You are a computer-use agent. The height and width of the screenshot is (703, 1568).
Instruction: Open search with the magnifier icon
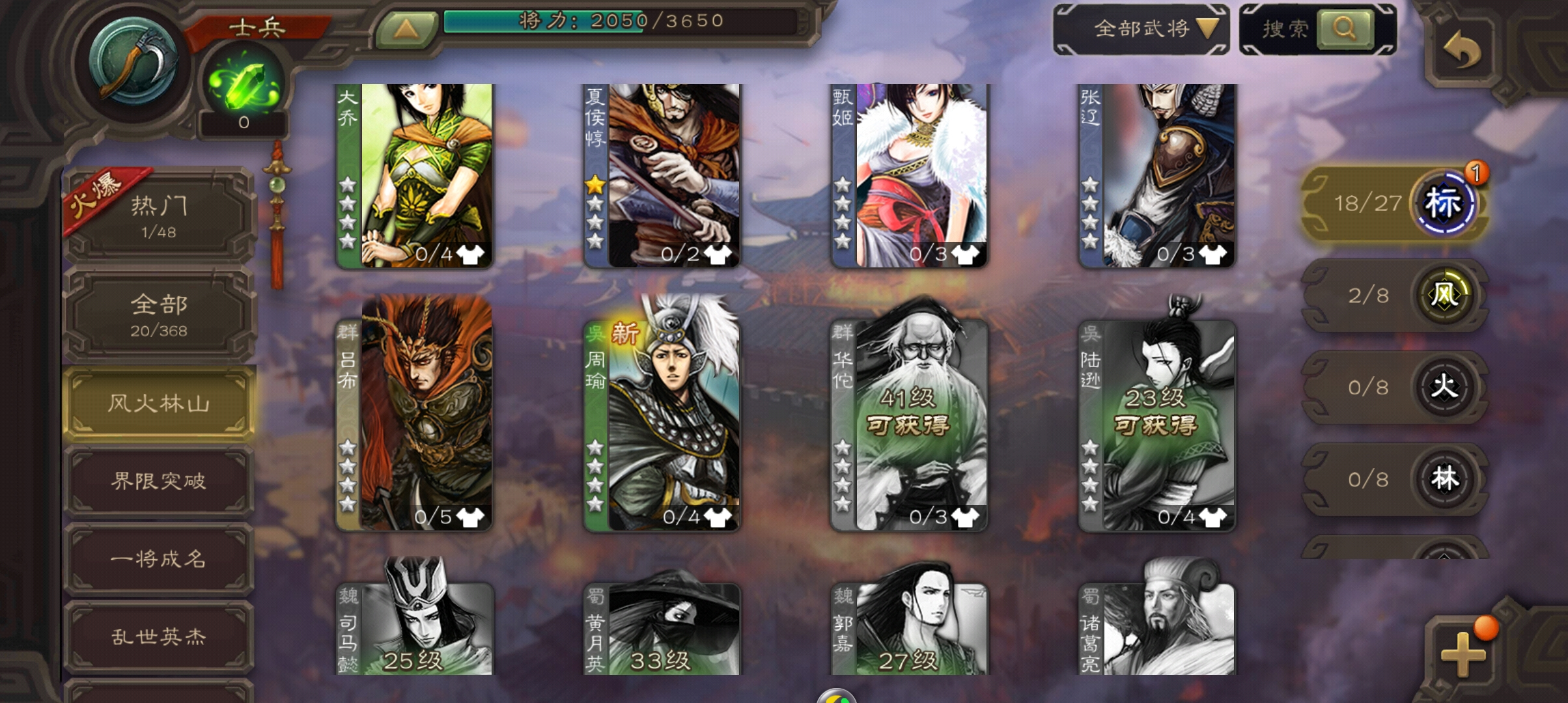pos(1345,29)
